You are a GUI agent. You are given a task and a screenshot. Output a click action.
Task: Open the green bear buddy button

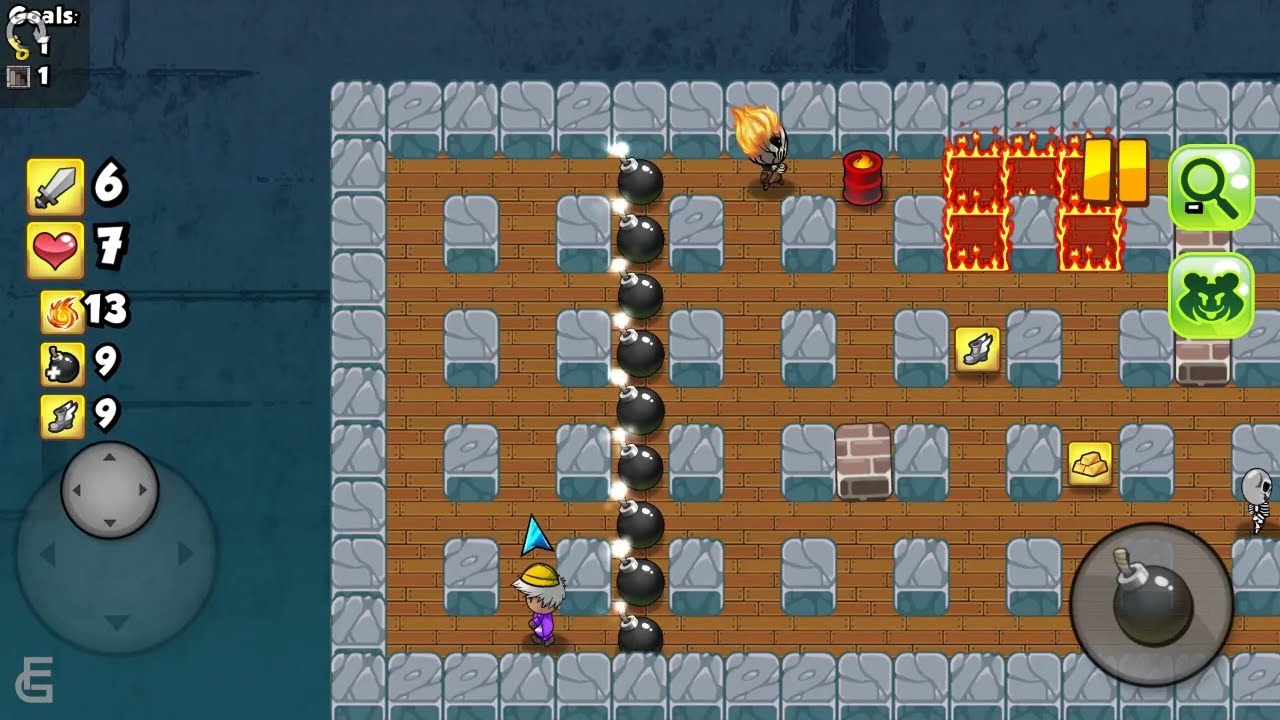point(1210,295)
